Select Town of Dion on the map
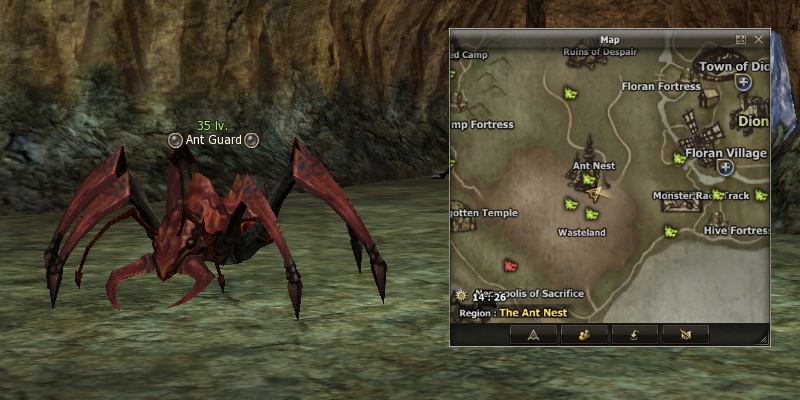Image resolution: width=800 pixels, height=400 pixels. (x=735, y=67)
